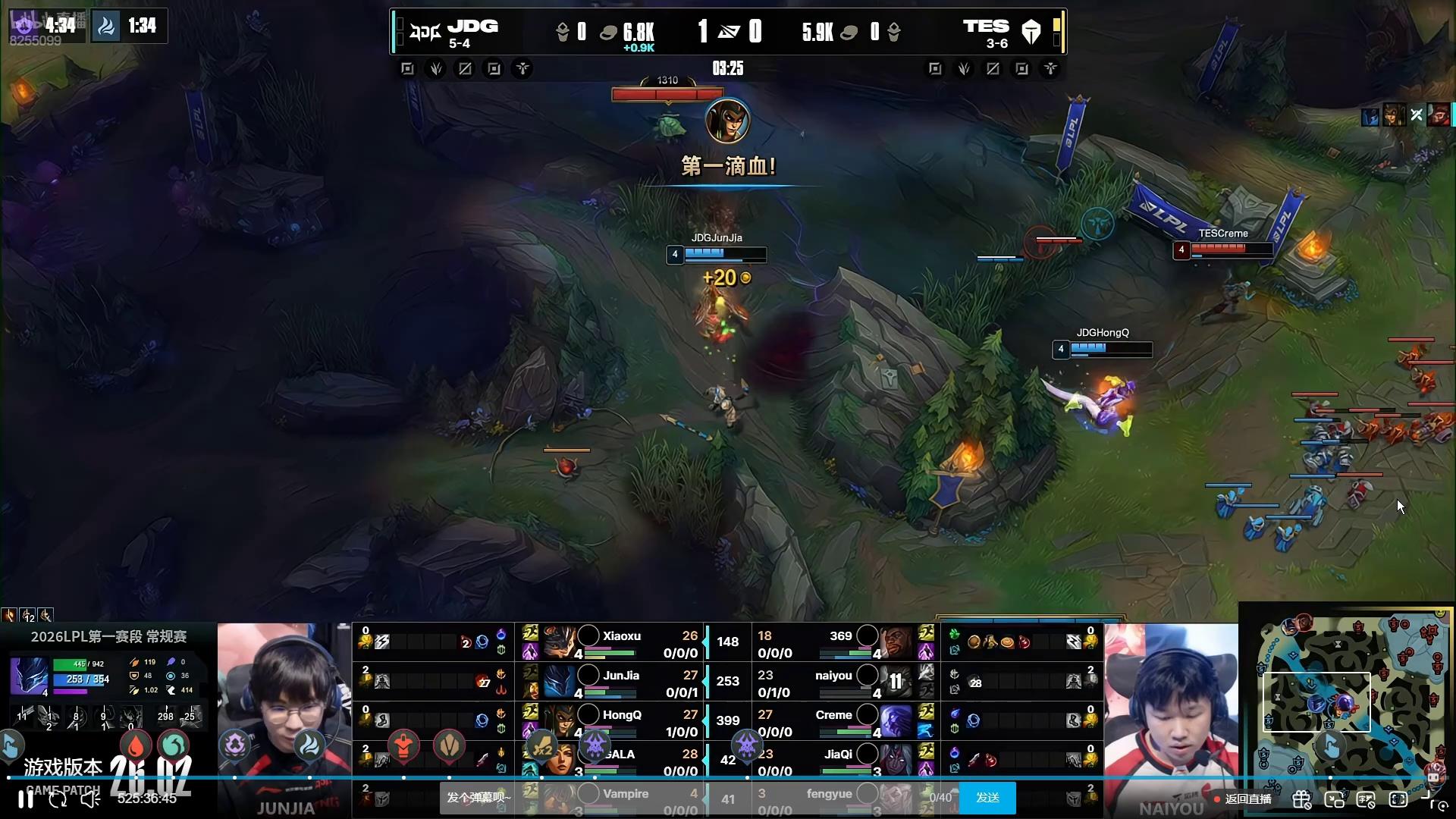The width and height of the screenshot is (1456, 819).
Task: Select Xiaoxu's champion portrait in the scoreboard
Action: (x=560, y=642)
